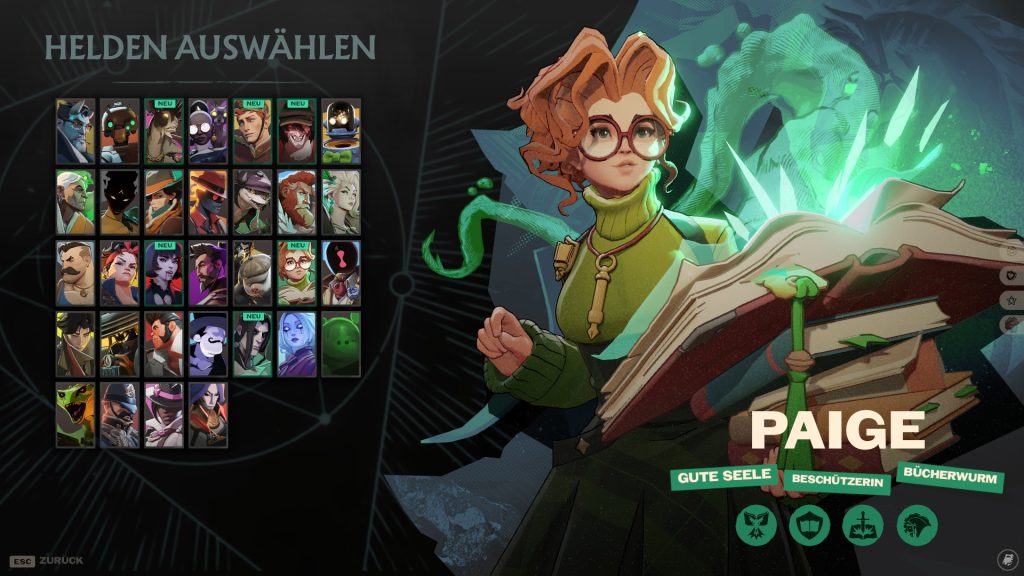Select the blue horned demon hero portrait
Screen dimensions: 1024x576
pos(76,131)
